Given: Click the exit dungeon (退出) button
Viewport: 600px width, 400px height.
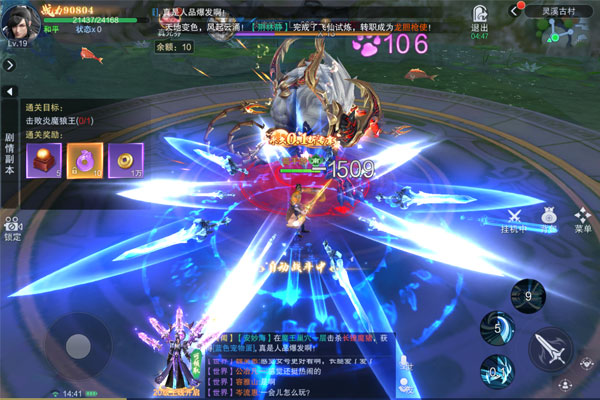Looking at the screenshot, I should pyautogui.click(x=480, y=18).
